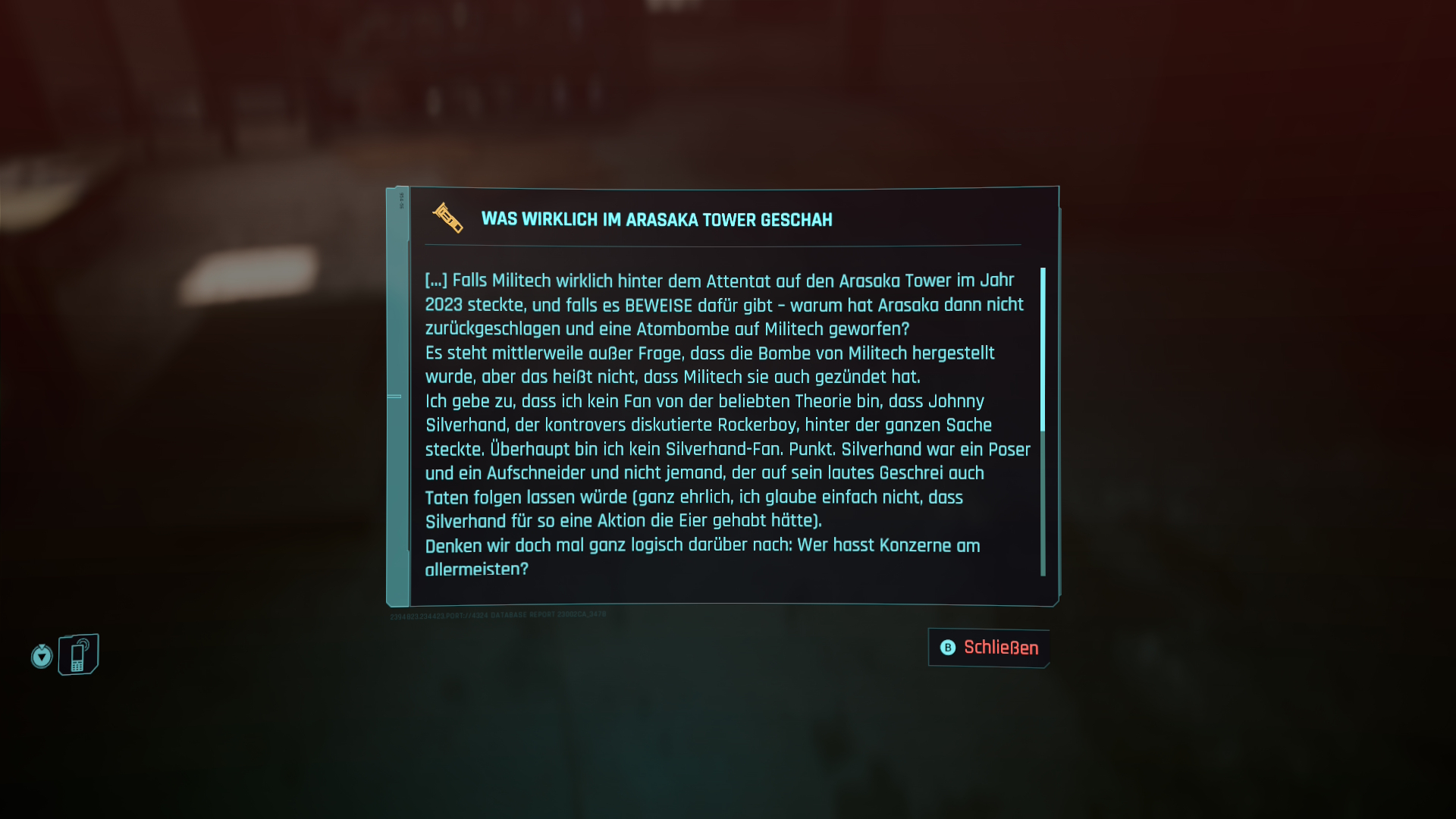Click the scrollbar of the shard text

pos(1043,349)
